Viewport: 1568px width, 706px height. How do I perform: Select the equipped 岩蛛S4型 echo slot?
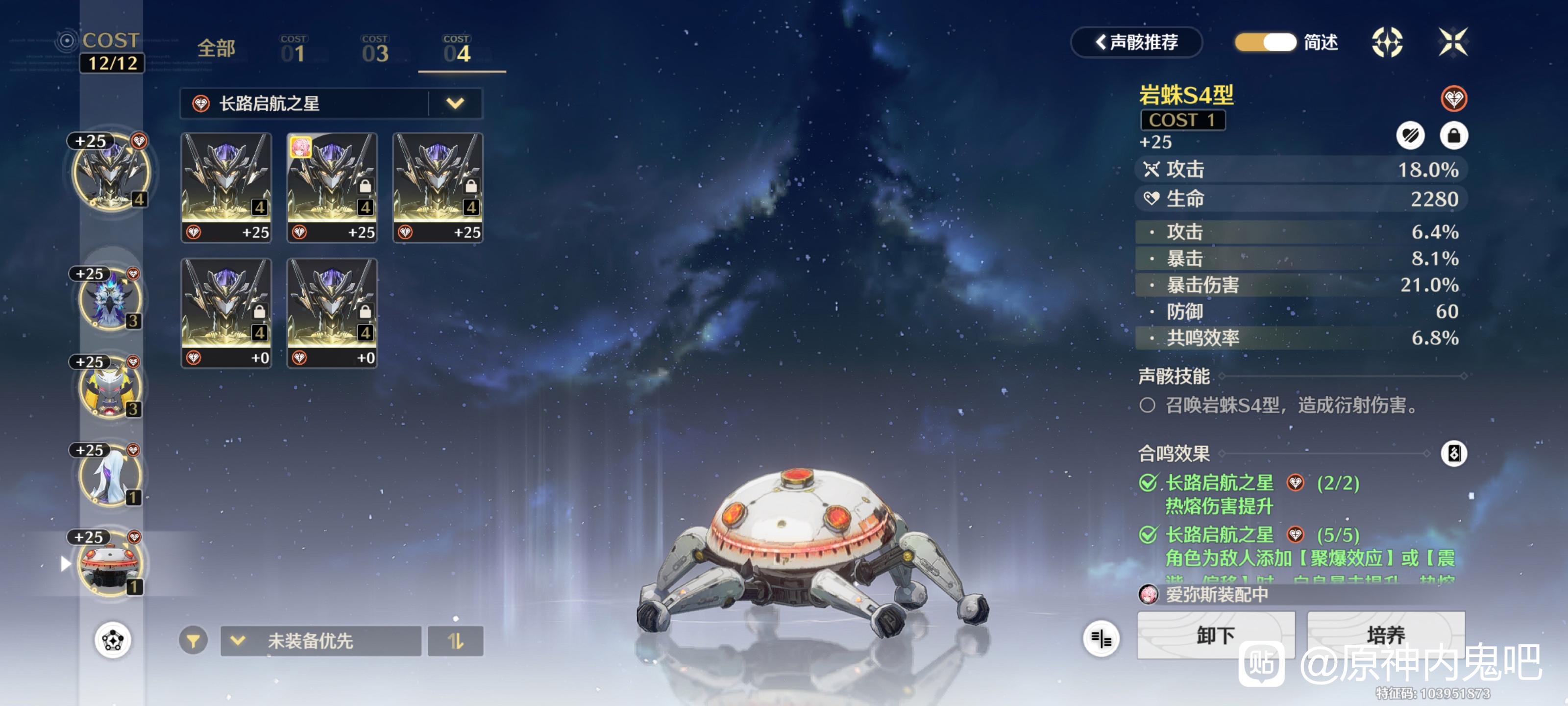(x=110, y=563)
